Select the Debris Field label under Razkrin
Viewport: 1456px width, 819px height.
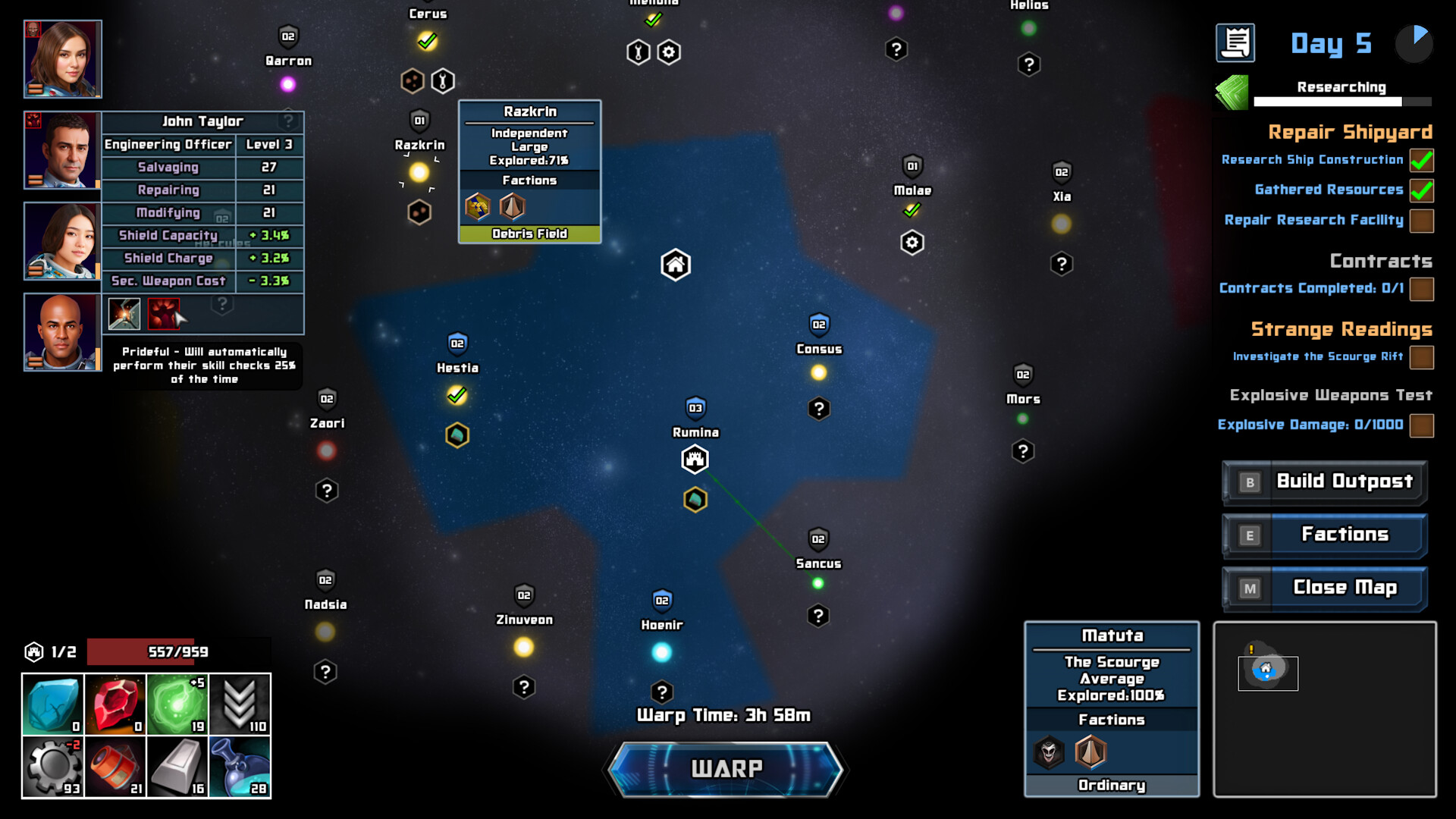529,234
